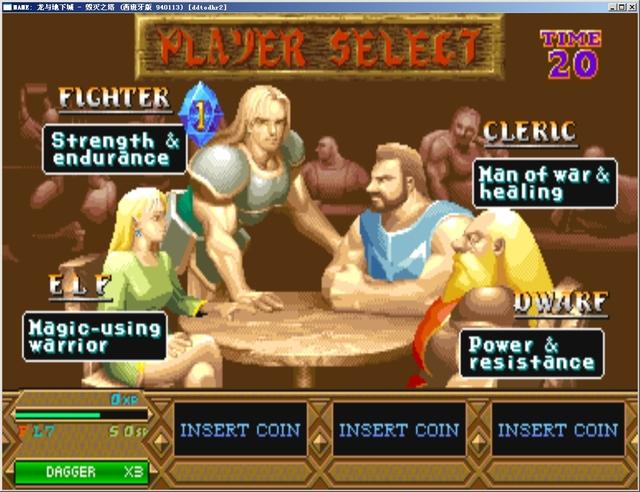
Task: Click the "Man of war & healing" box
Action: (x=544, y=183)
